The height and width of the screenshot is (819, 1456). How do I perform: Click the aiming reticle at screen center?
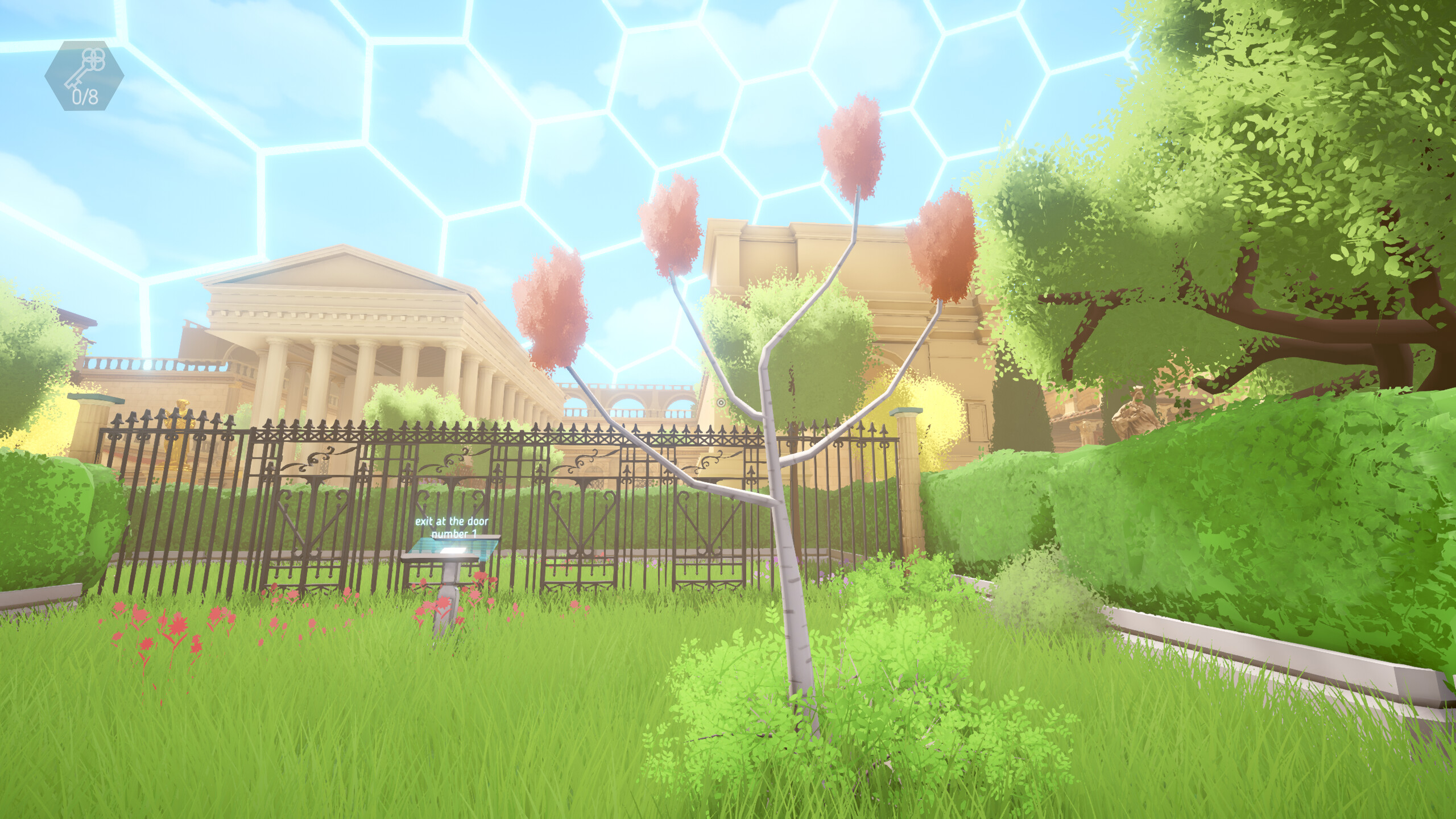pos(721,403)
